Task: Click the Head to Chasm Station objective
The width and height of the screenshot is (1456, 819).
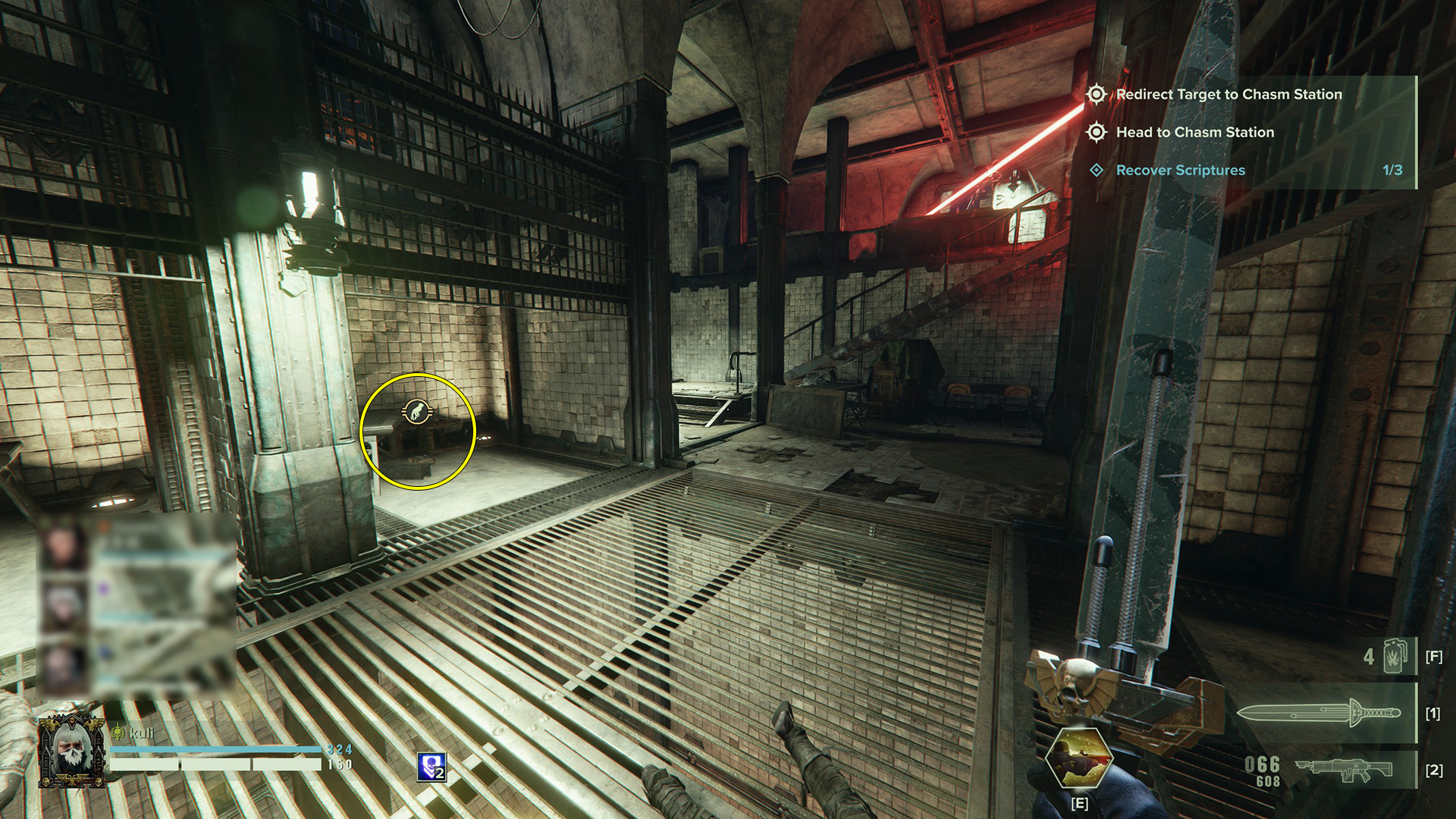Action: [1194, 133]
